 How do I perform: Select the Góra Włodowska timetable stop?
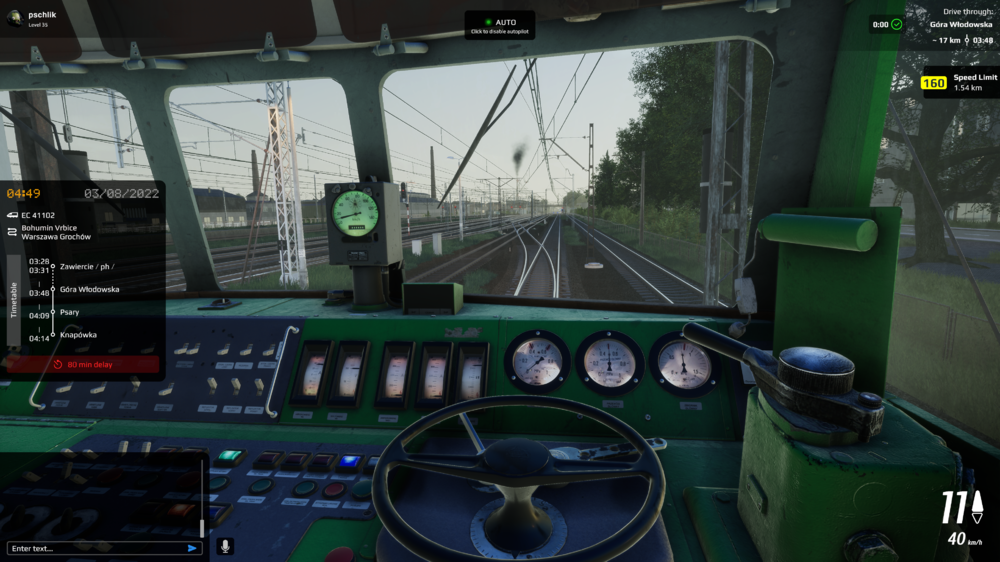click(x=89, y=289)
